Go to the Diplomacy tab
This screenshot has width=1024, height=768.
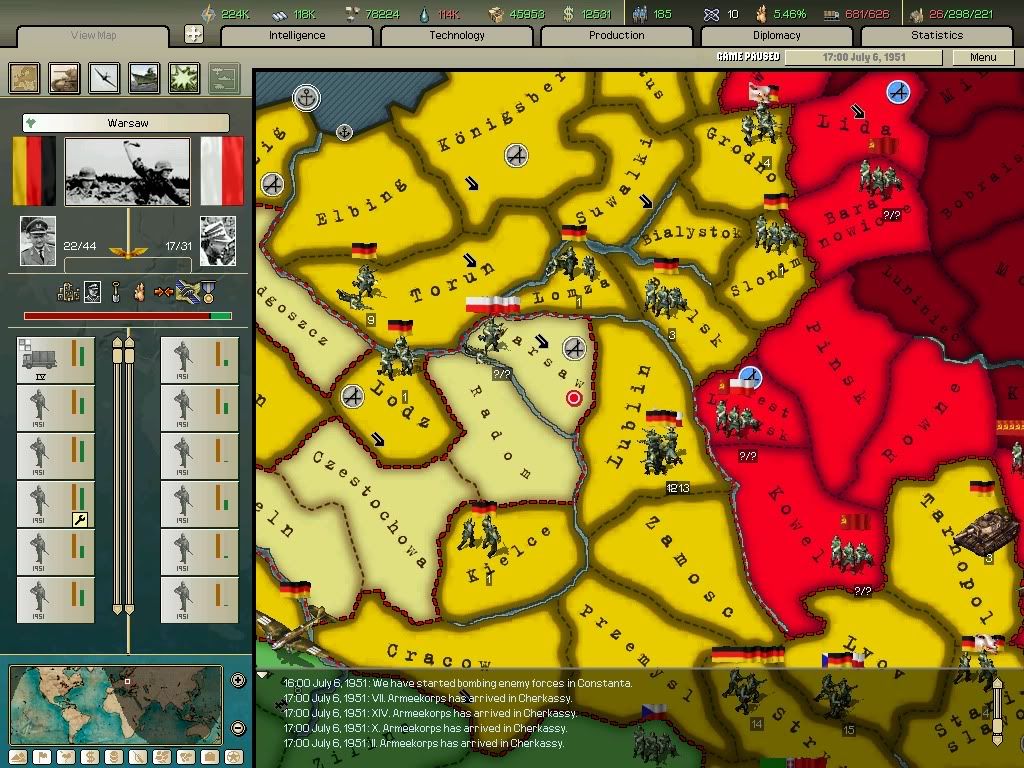click(x=777, y=36)
